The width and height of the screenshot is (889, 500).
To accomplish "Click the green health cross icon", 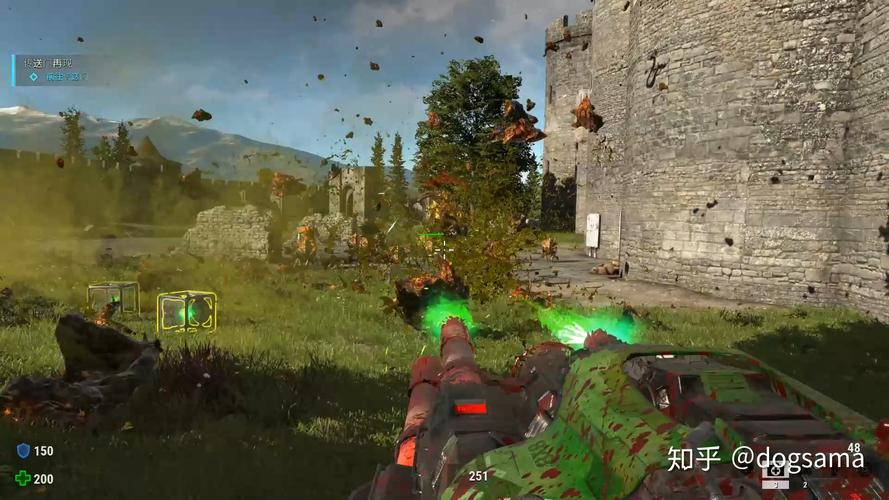I will tap(23, 479).
